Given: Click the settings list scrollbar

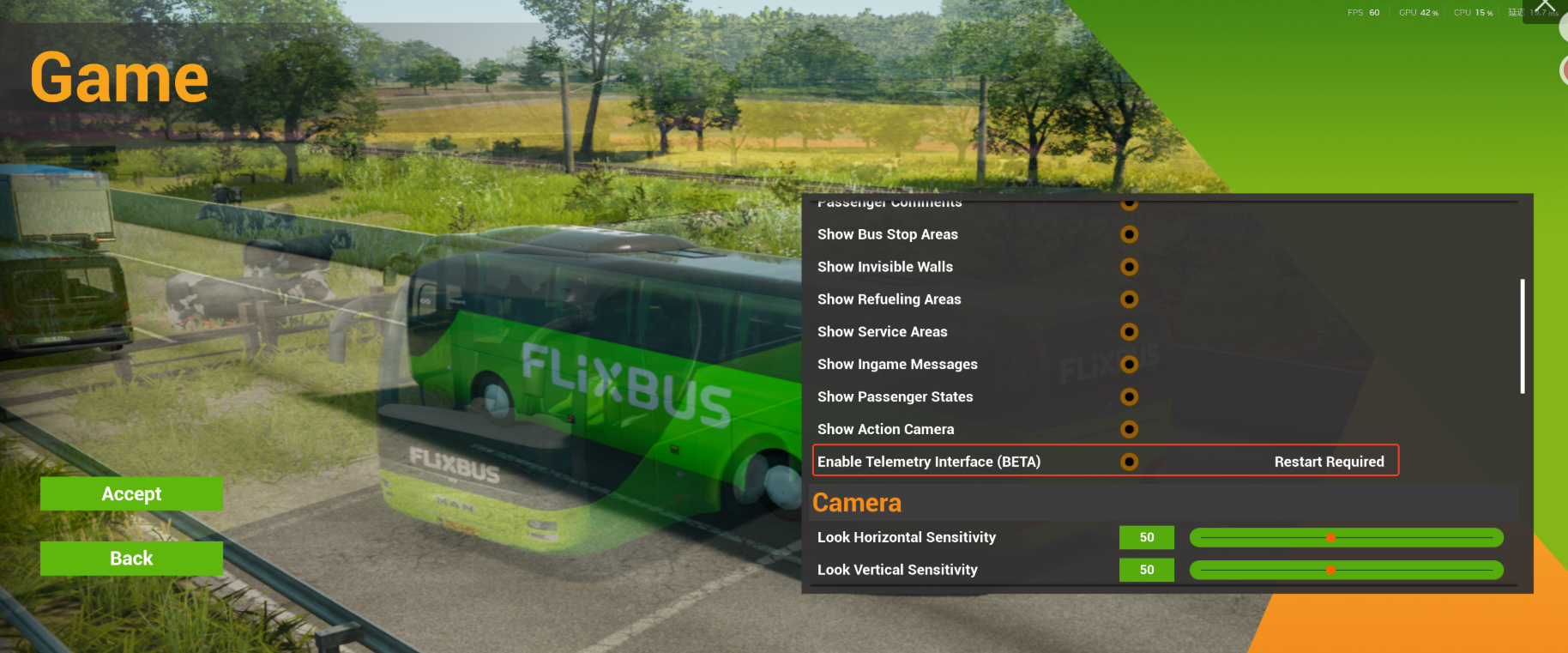Looking at the screenshot, I should click(x=1523, y=336).
